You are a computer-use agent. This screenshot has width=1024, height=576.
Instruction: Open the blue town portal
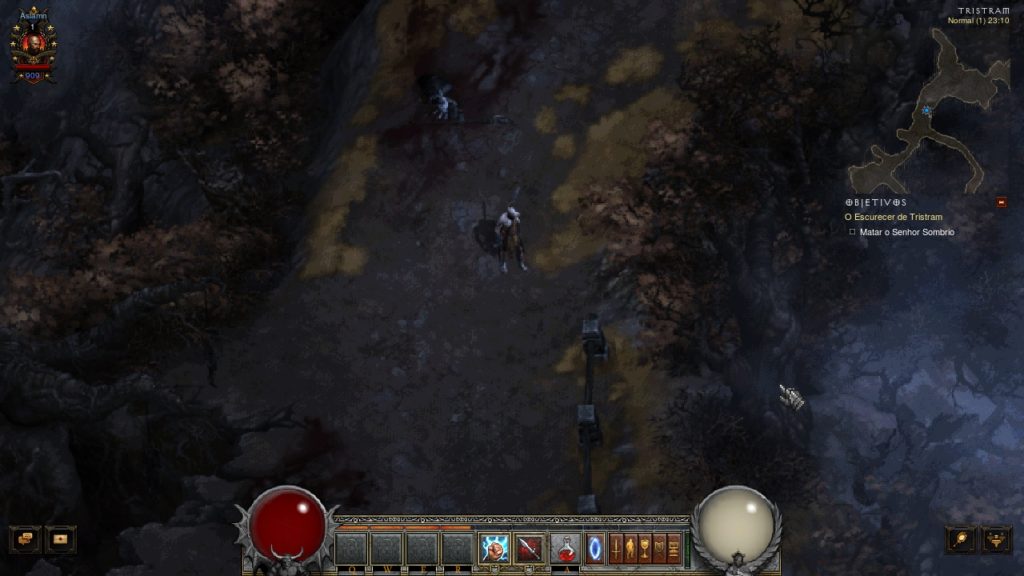(x=595, y=548)
